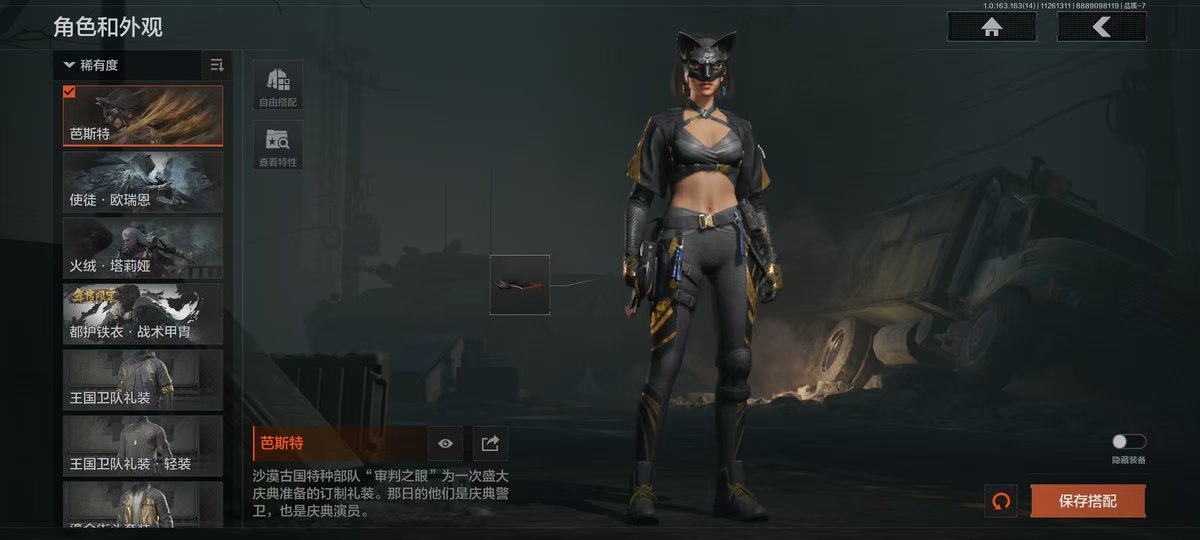Choose the 王国卫队礼装 outfit

tap(143, 379)
